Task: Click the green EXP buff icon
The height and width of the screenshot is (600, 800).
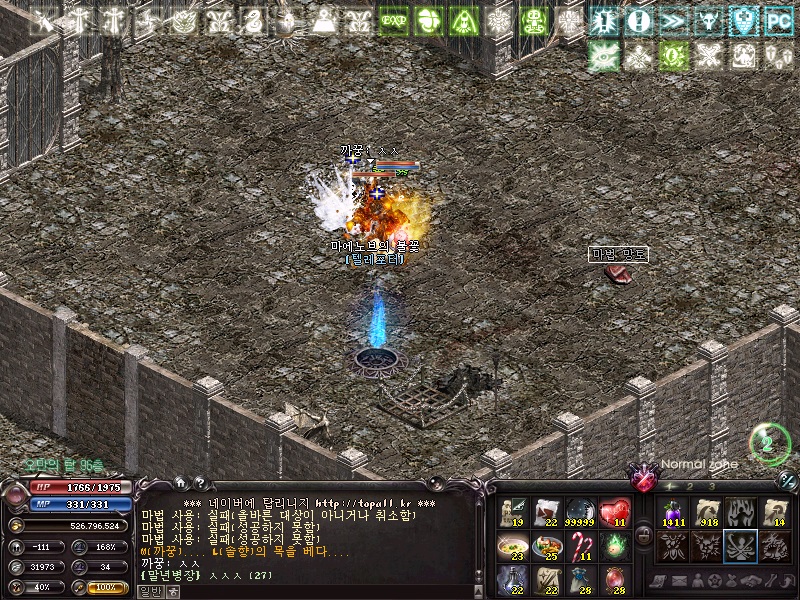Action: coord(394,20)
